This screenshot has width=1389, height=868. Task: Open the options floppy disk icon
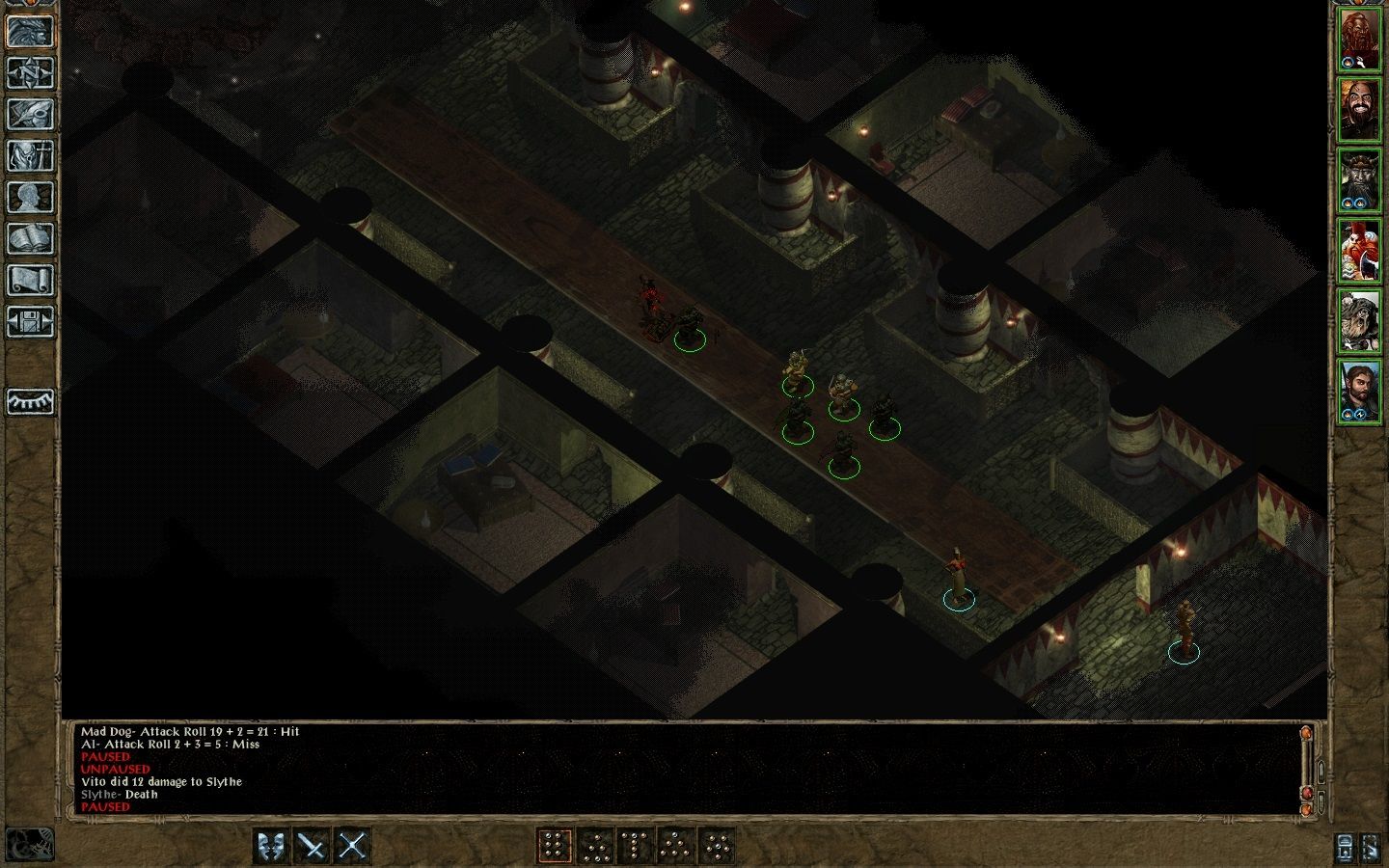coord(30,322)
